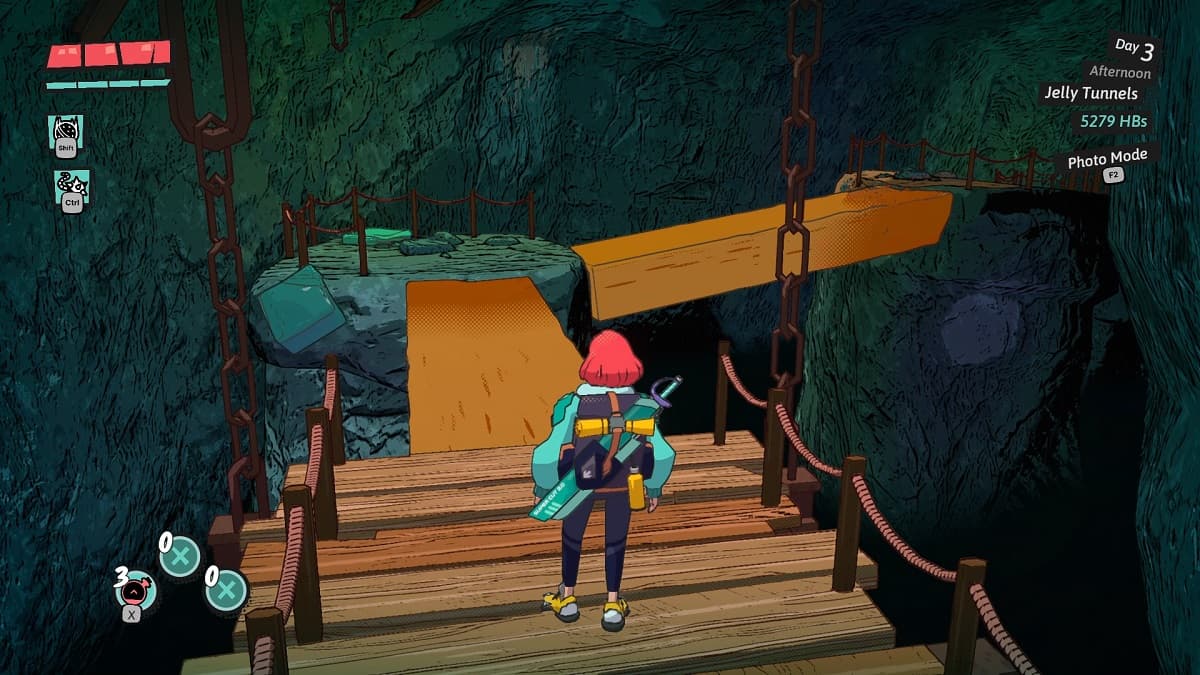
Task: Use the striped-tail cat ability icon
Action: (71, 185)
